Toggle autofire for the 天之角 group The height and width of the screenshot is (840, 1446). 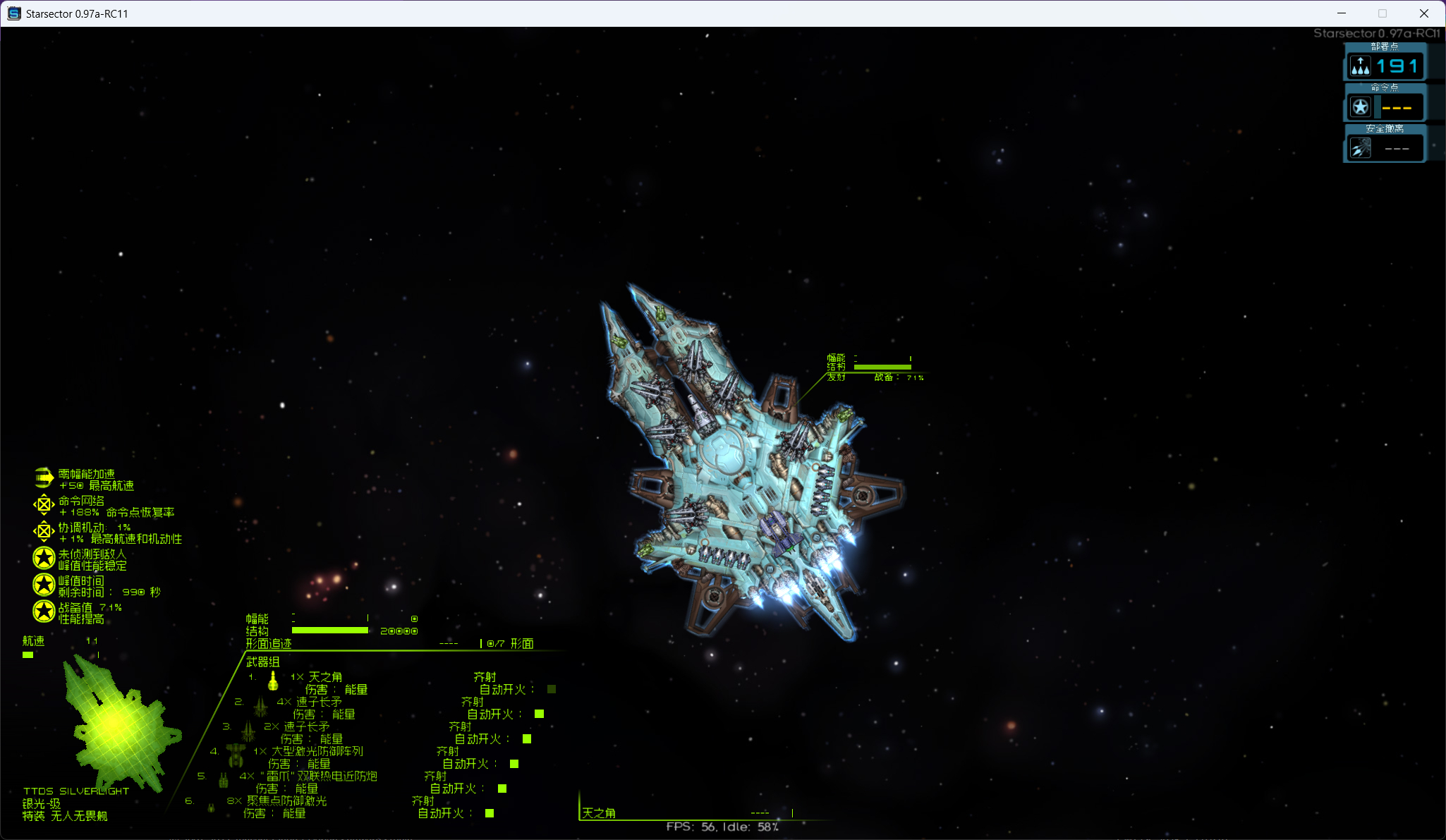(x=552, y=689)
